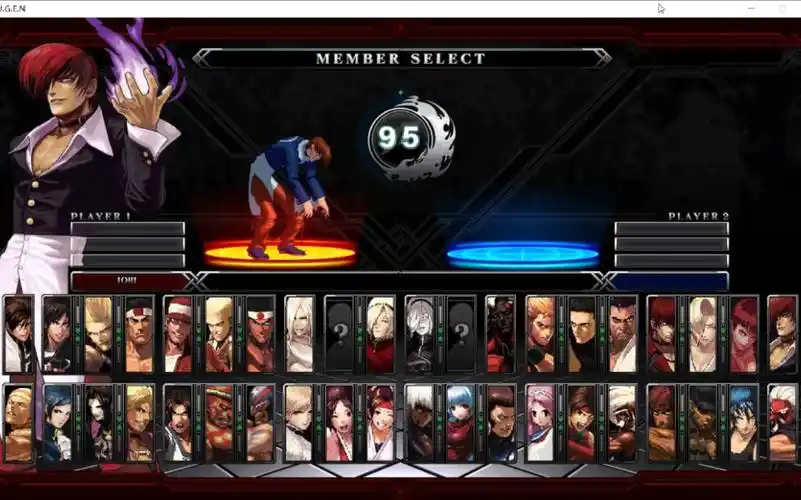This screenshot has height=500, width=801.
Task: Select Benimaru's blond spiky-hair portrait
Action: click(x=98, y=334)
